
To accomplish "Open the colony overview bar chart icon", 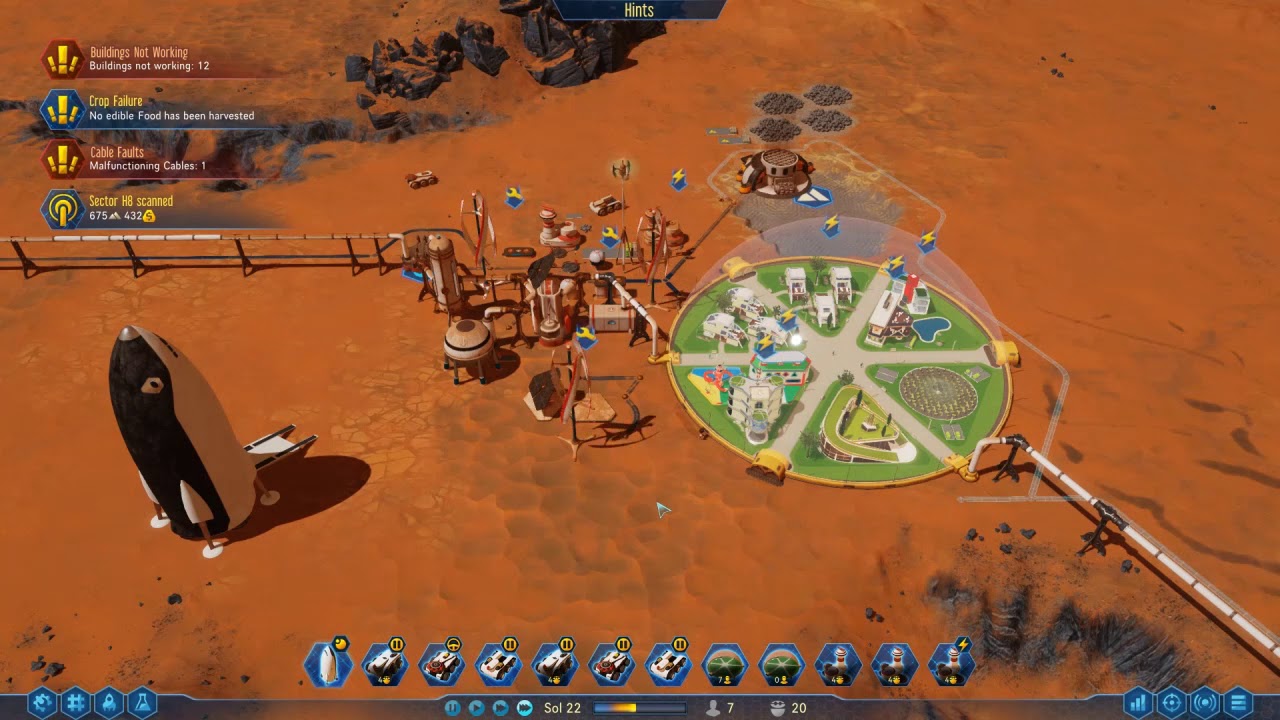I will (x=1137, y=703).
